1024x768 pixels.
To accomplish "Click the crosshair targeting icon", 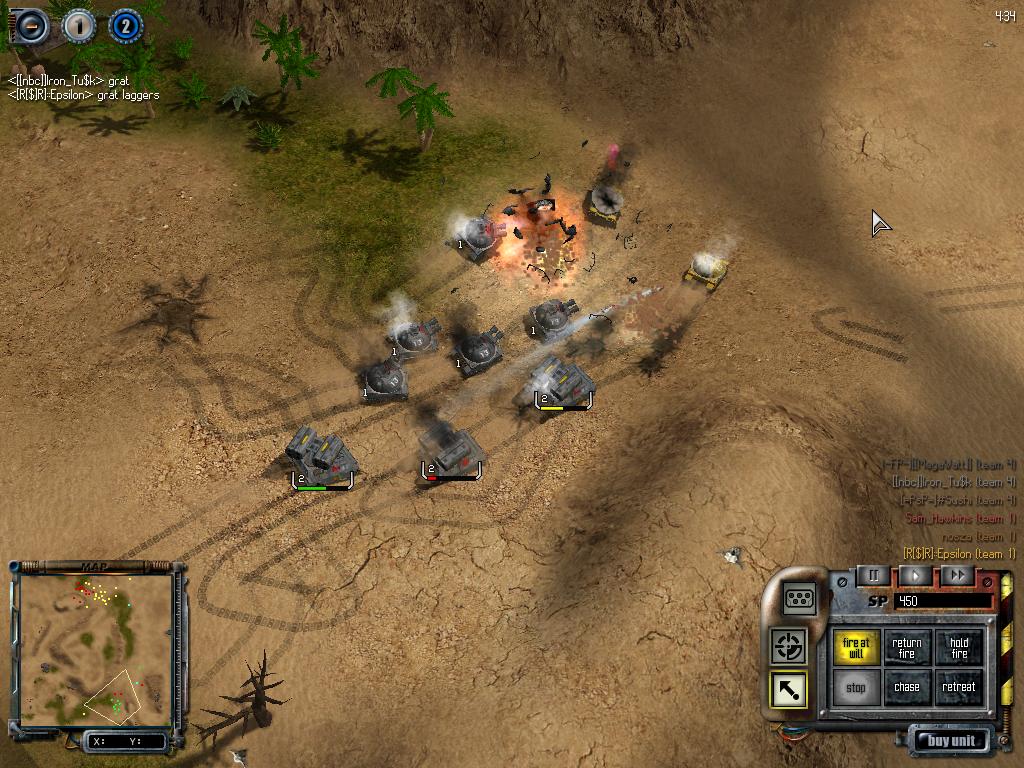I will 789,646.
